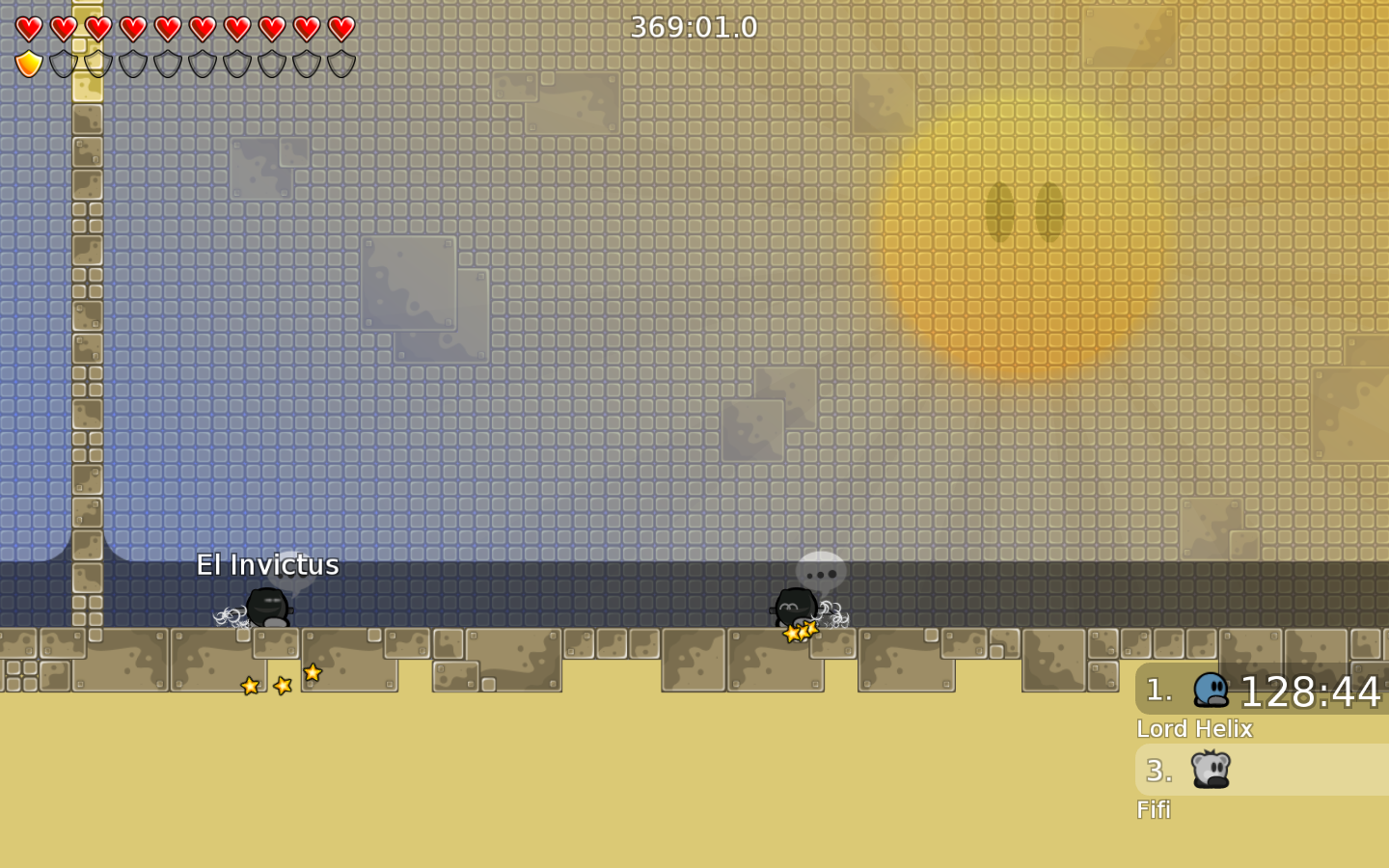Click the Lord Helix name label
The image size is (1389, 868).
(1195, 729)
